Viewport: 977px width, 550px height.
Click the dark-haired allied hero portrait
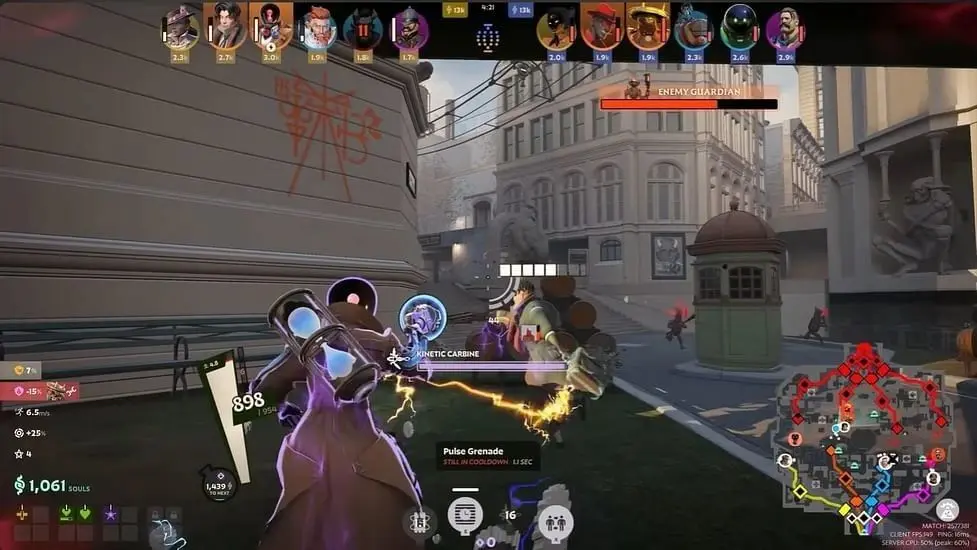pos(225,28)
